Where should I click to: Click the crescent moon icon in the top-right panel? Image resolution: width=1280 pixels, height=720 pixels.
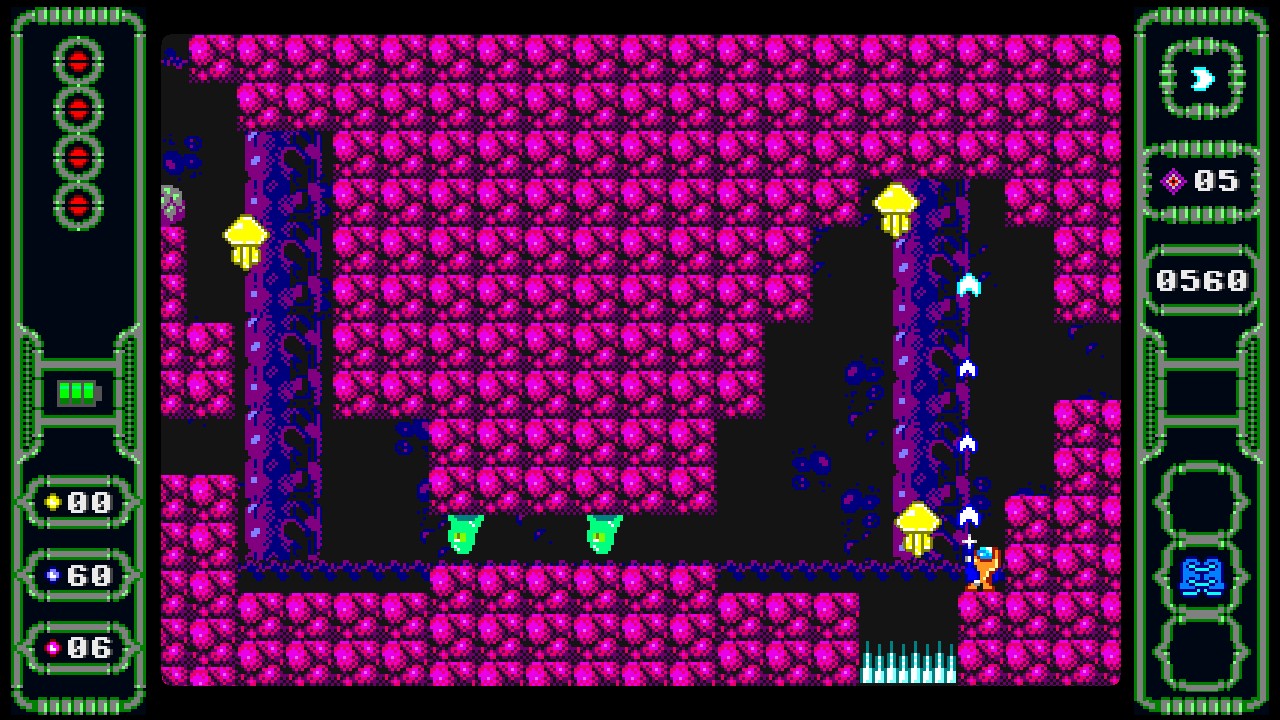pyautogui.click(x=1202, y=78)
